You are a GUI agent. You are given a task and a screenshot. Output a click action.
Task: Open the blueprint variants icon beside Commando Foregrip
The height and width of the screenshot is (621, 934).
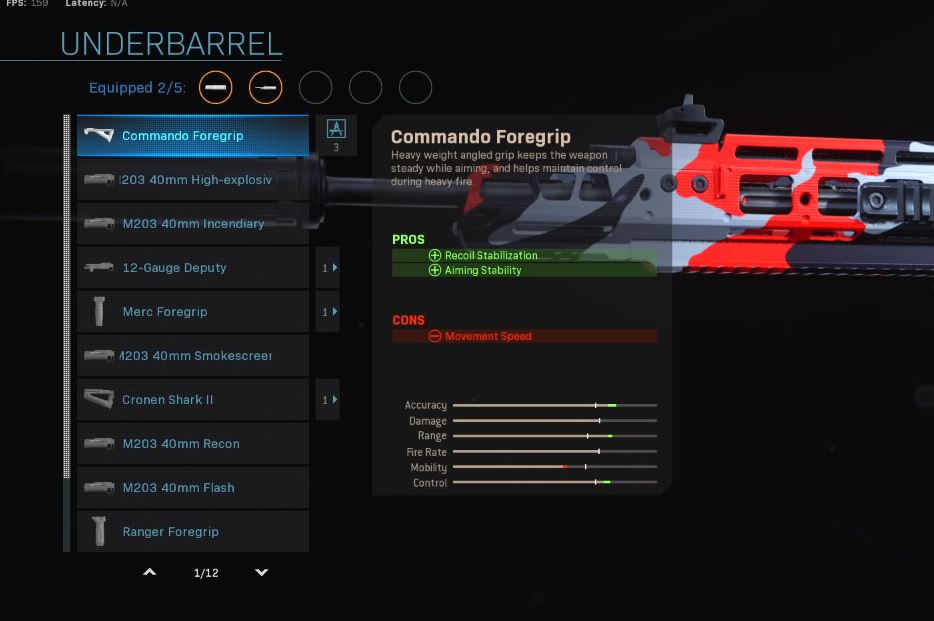(336, 129)
